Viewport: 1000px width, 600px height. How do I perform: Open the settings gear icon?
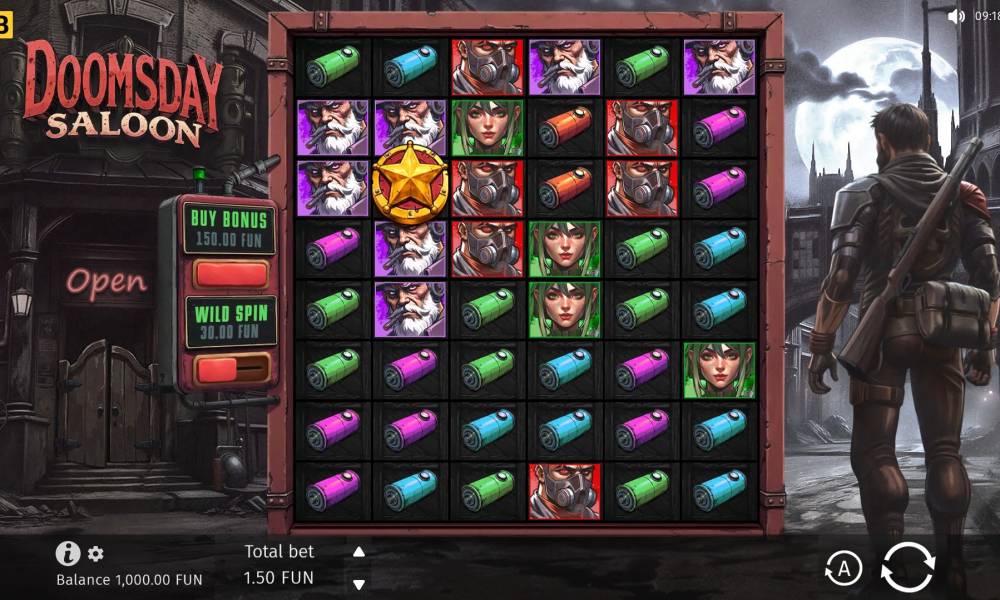pos(96,553)
